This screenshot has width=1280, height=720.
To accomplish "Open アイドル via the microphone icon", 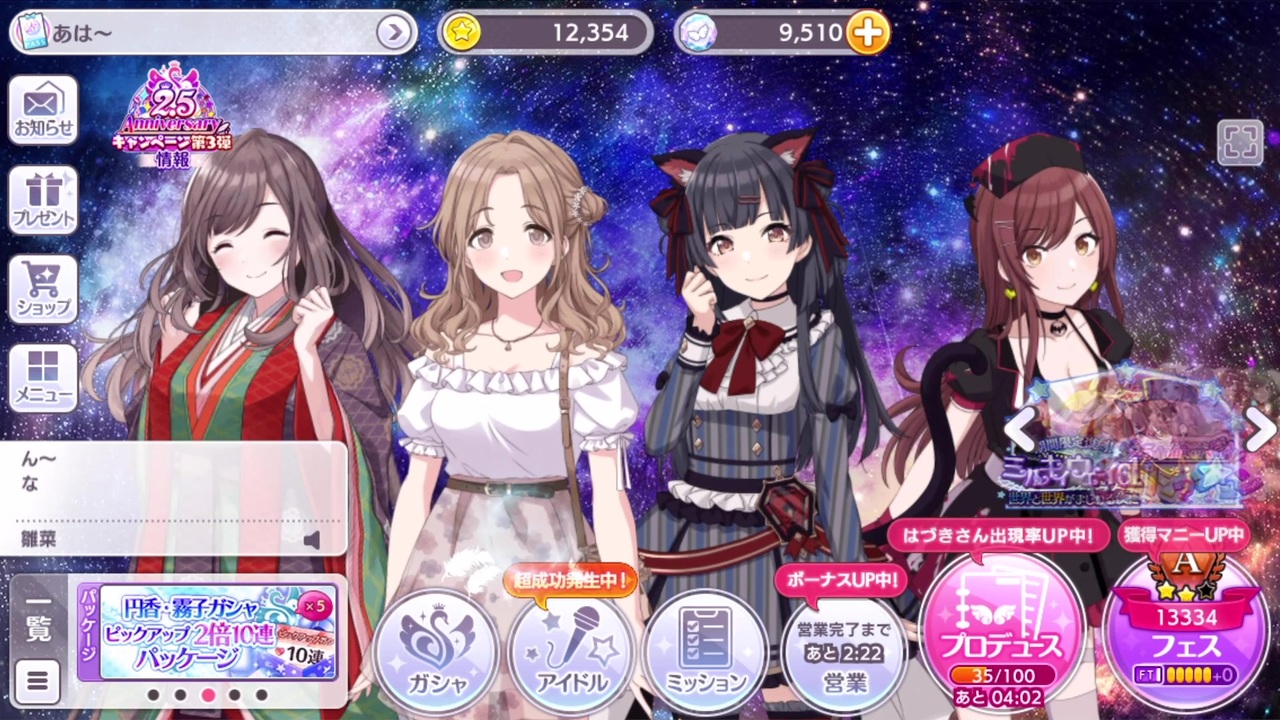I will pyautogui.click(x=571, y=650).
